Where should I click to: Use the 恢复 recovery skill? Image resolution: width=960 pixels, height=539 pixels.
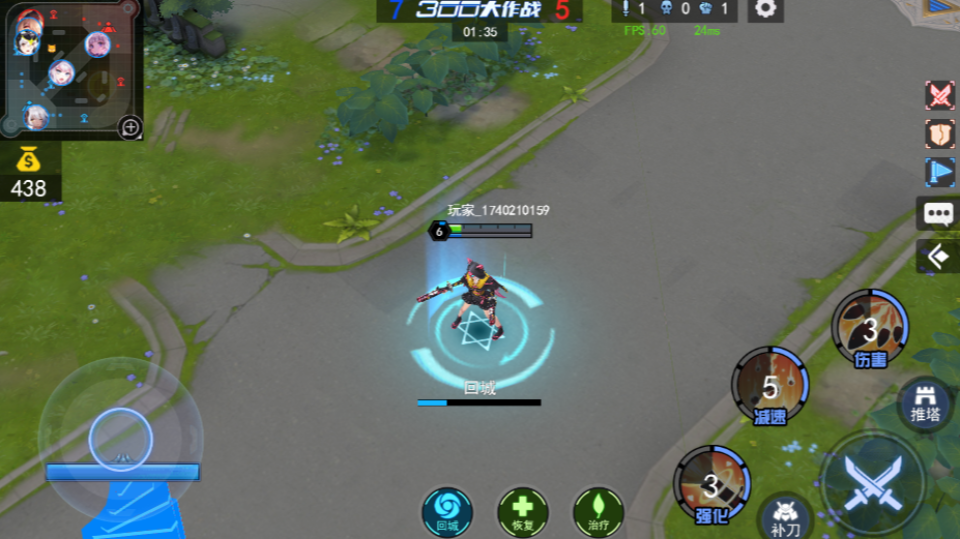point(522,511)
